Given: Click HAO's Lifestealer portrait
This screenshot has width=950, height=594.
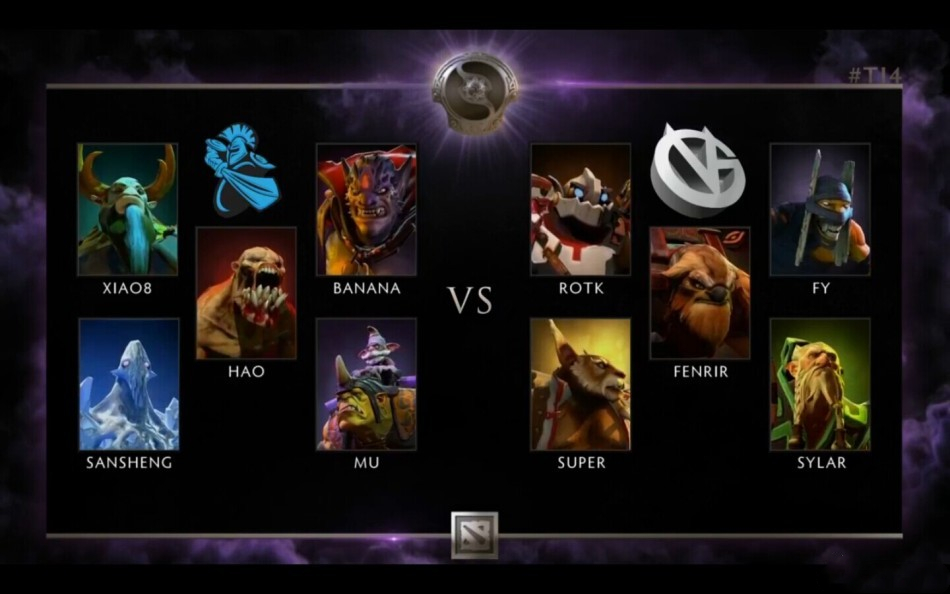Looking at the screenshot, I should point(246,293).
